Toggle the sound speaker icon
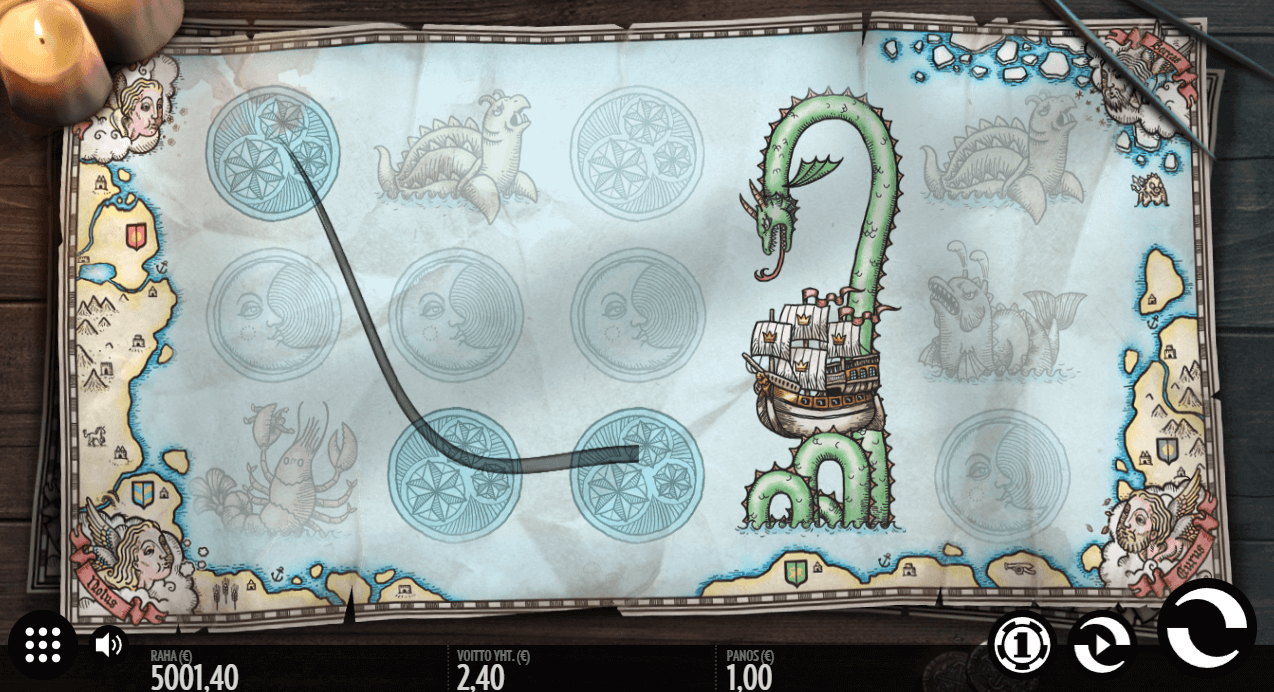This screenshot has height=692, width=1274. click(107, 644)
